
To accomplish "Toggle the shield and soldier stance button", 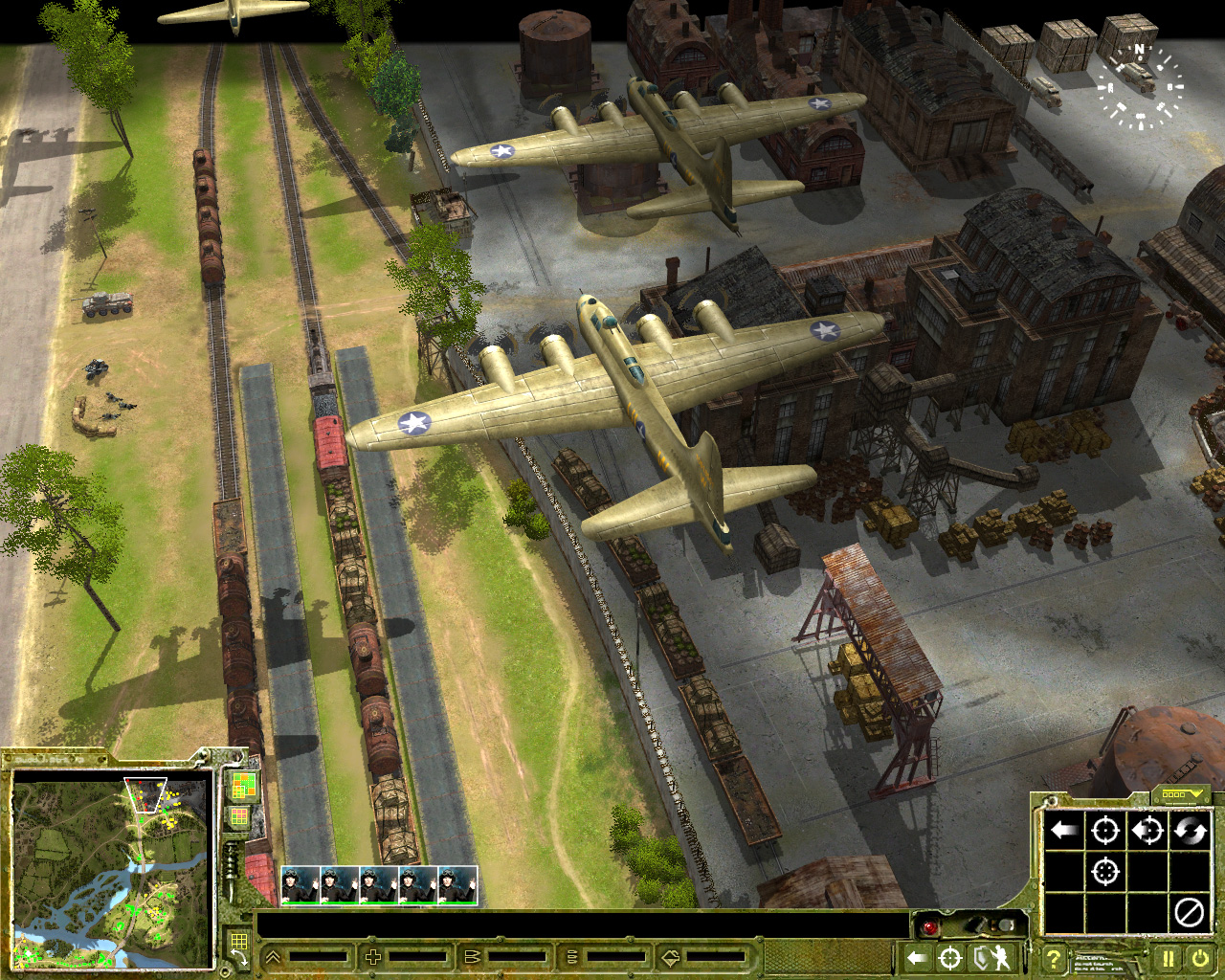I will [x=991, y=957].
